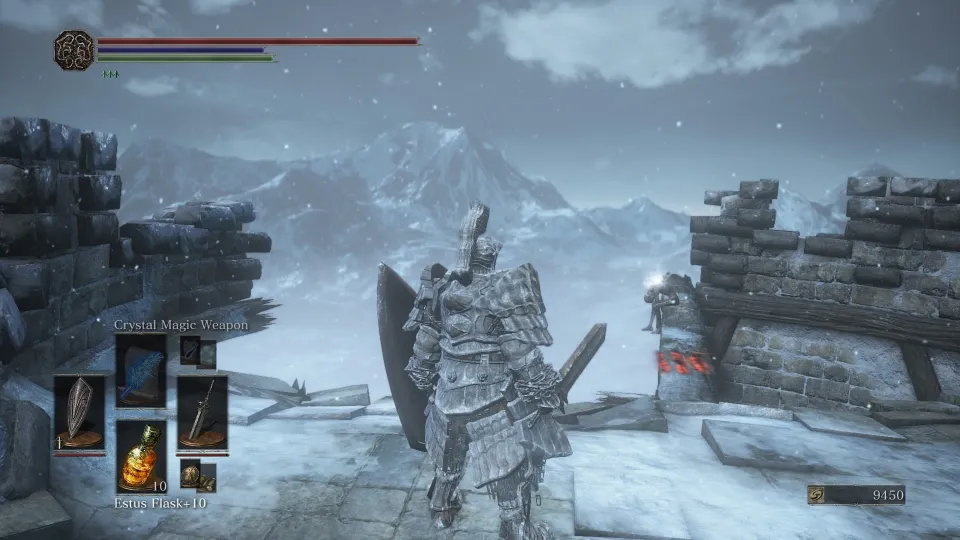The image size is (960, 540).
Task: Select the Crystal Magic Weapon spell slot
Action: point(141,370)
